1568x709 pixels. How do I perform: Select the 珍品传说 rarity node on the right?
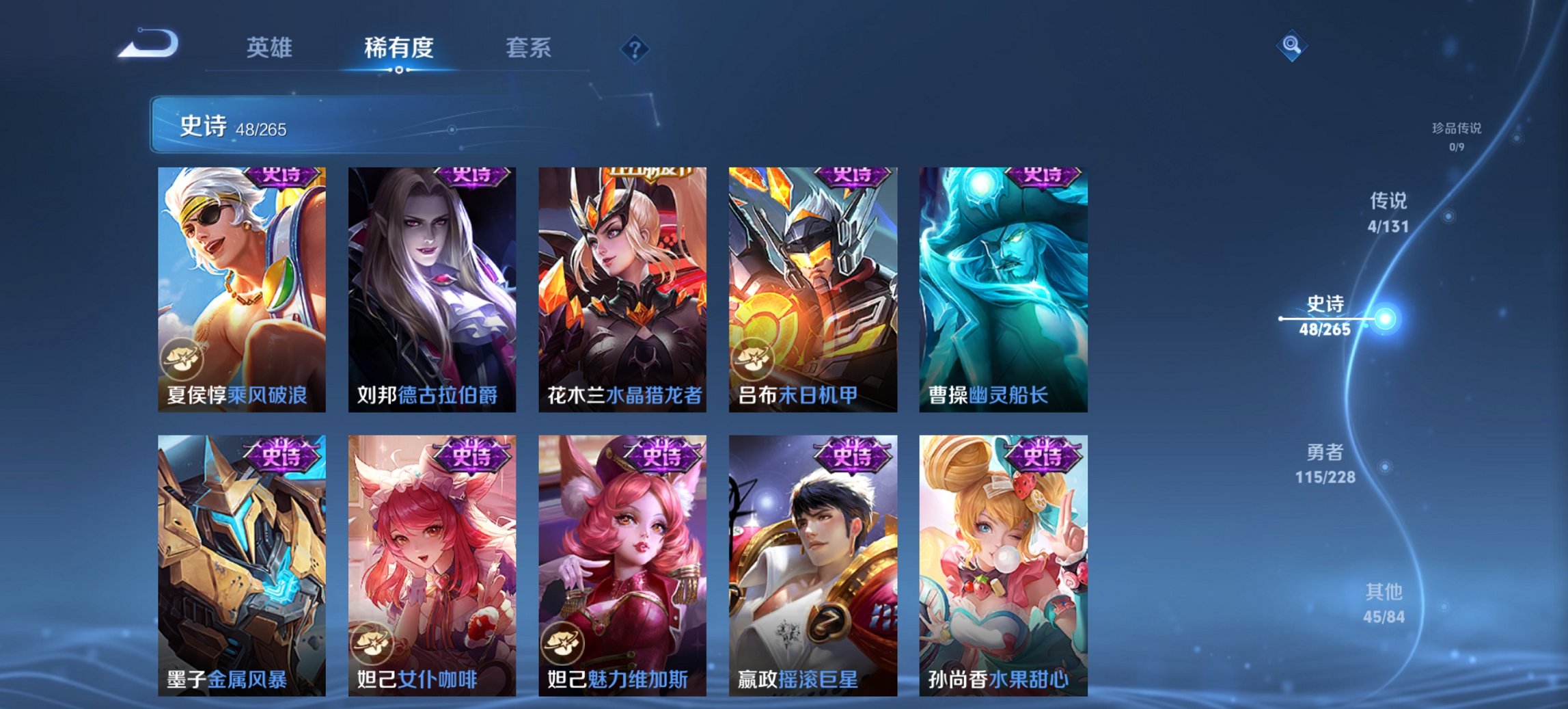pyautogui.click(x=1455, y=133)
